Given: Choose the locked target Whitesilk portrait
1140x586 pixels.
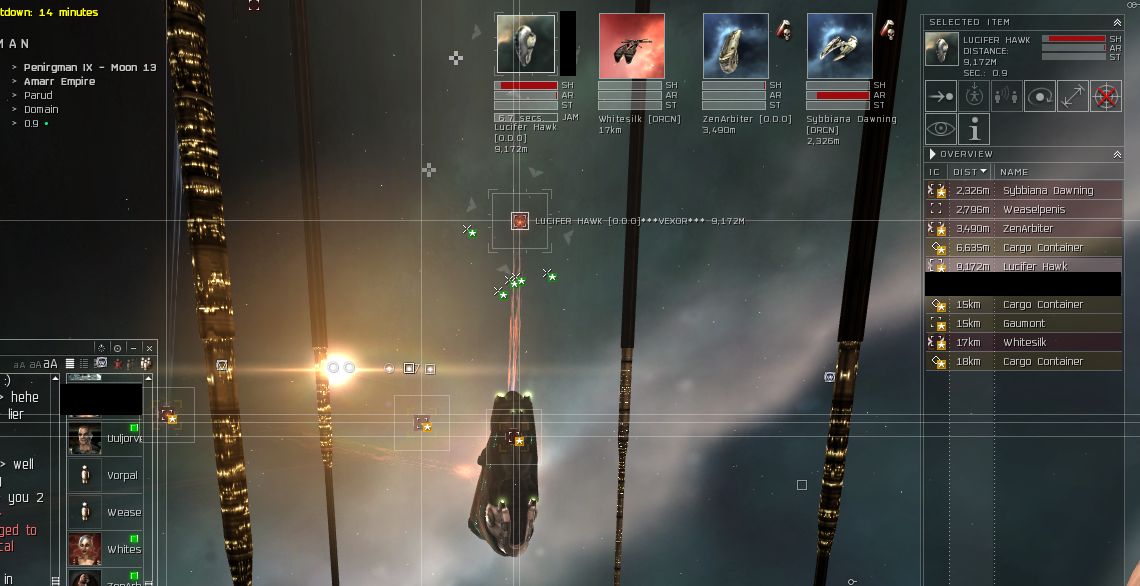Looking at the screenshot, I should [x=631, y=45].
